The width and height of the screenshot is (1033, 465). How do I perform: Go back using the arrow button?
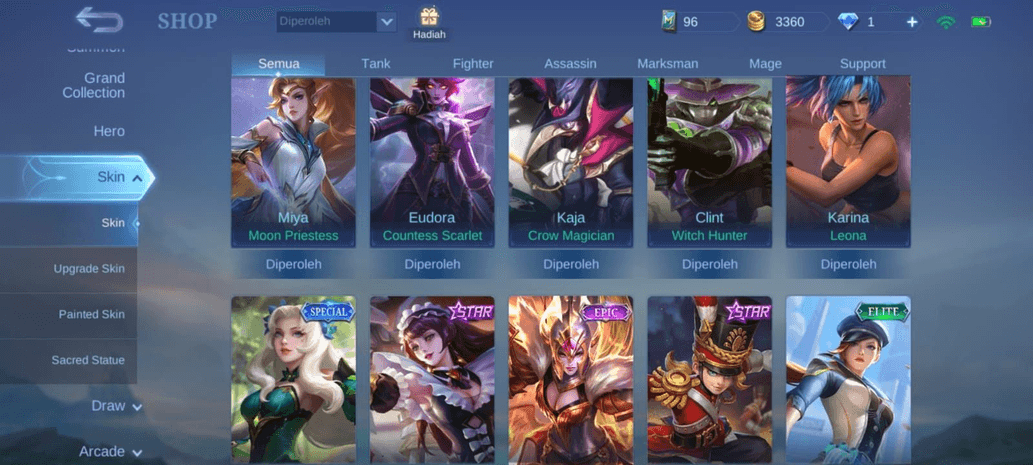tap(99, 19)
